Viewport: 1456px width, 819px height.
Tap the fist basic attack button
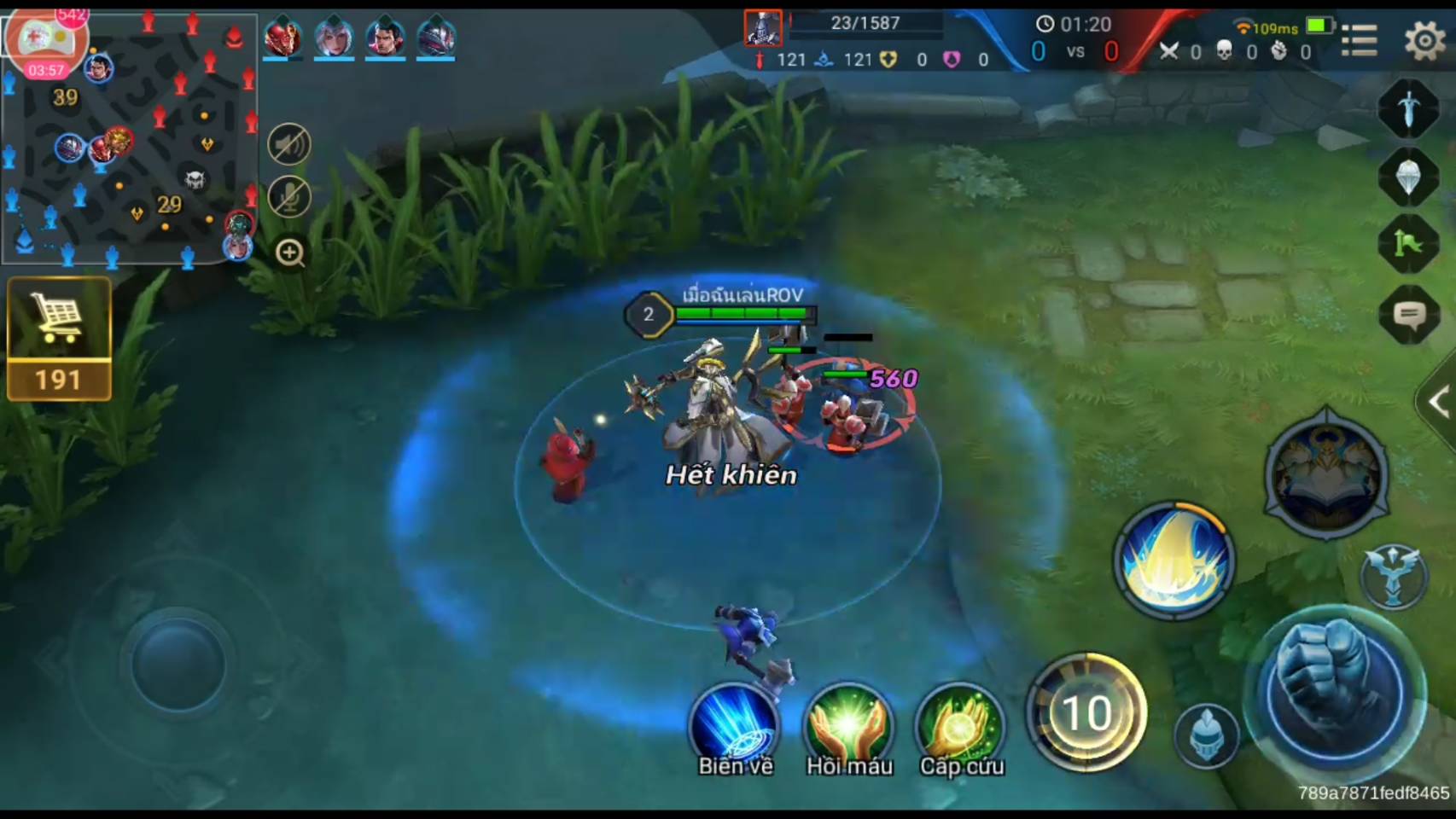point(1335,691)
